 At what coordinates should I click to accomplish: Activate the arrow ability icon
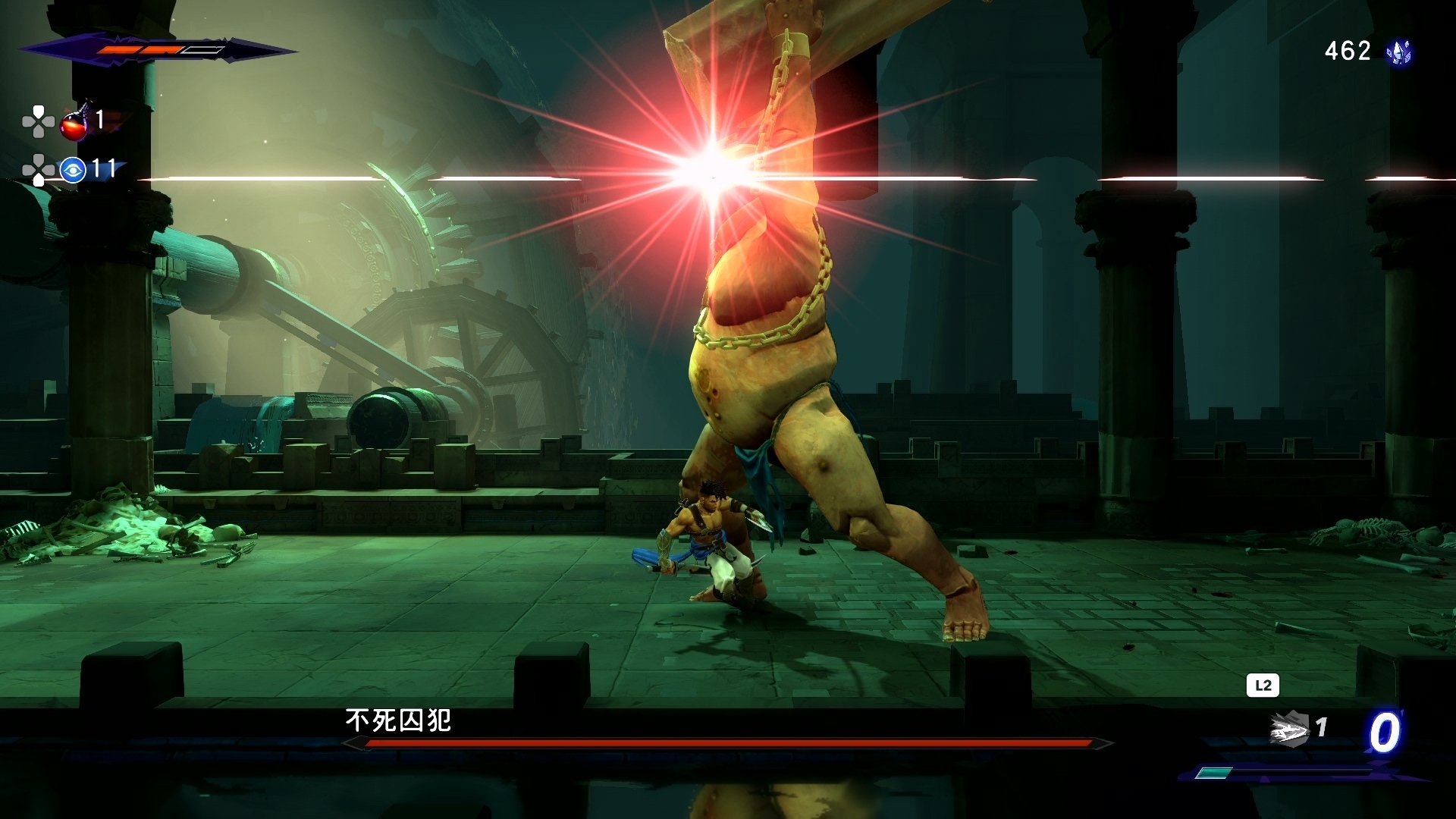click(x=1289, y=729)
